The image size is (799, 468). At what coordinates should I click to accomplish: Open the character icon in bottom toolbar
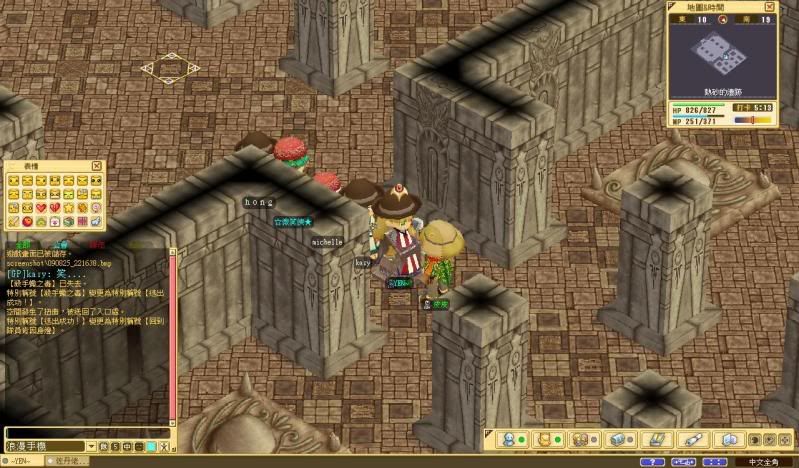(x=508, y=440)
